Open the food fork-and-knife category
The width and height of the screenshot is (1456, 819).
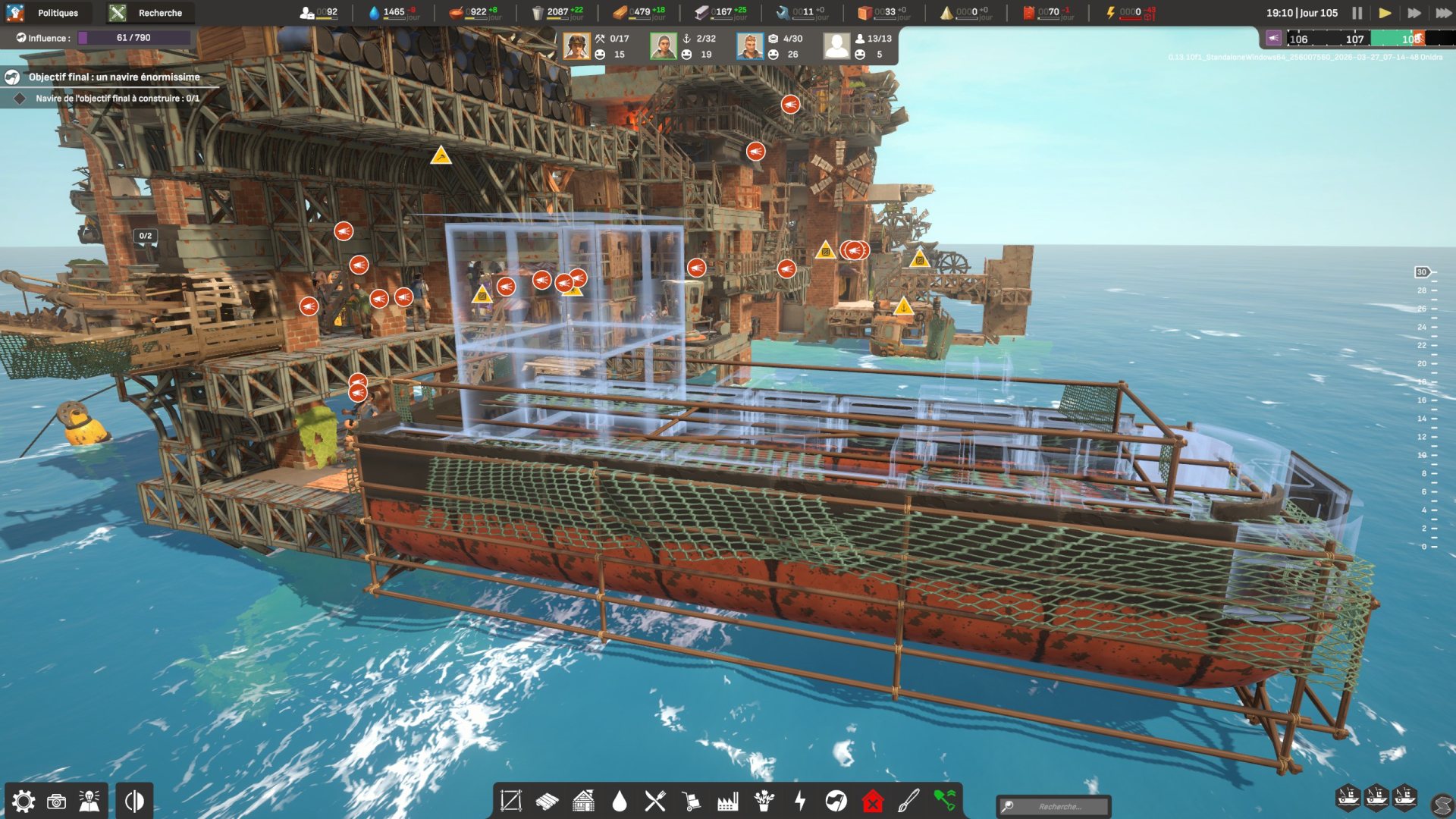click(x=655, y=801)
